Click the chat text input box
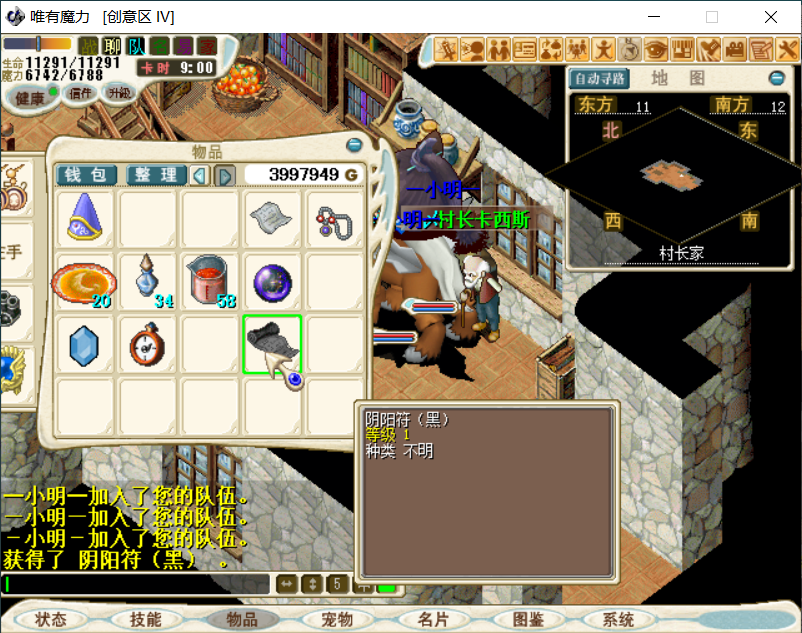Screen dimensions: 802x633 click(x=136, y=583)
